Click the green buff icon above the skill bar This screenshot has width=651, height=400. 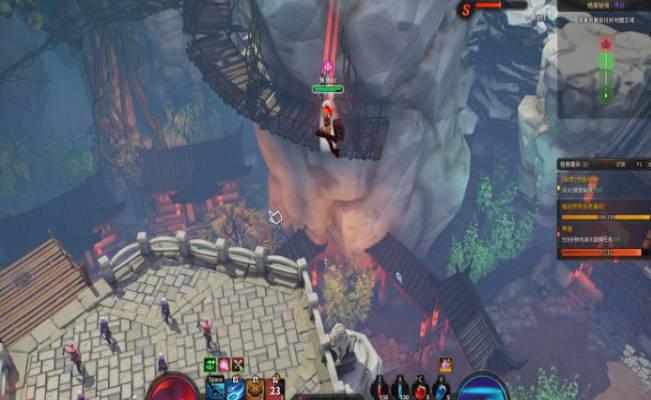tap(211, 365)
